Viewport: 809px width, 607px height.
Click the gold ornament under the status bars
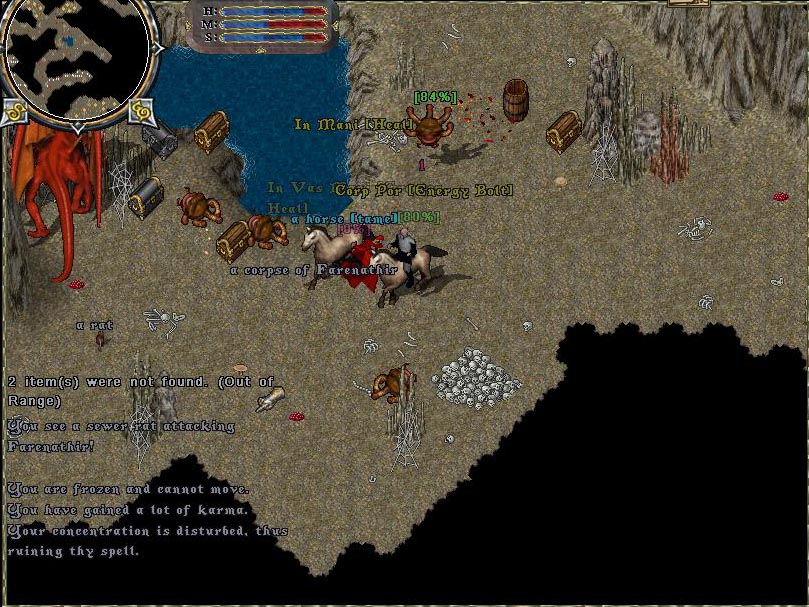[x=261, y=49]
